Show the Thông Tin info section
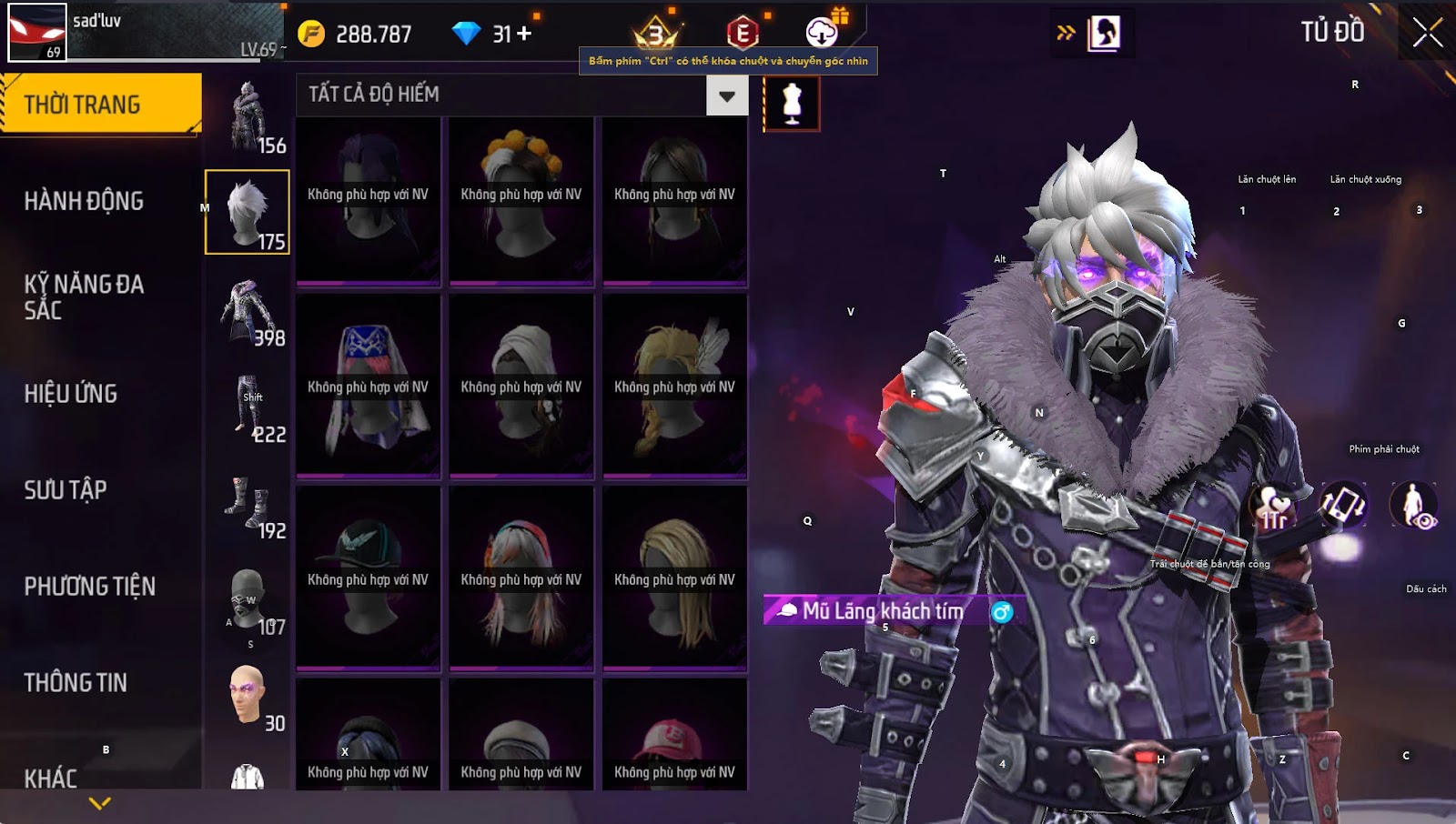The image size is (1456, 824). pyautogui.click(x=76, y=683)
